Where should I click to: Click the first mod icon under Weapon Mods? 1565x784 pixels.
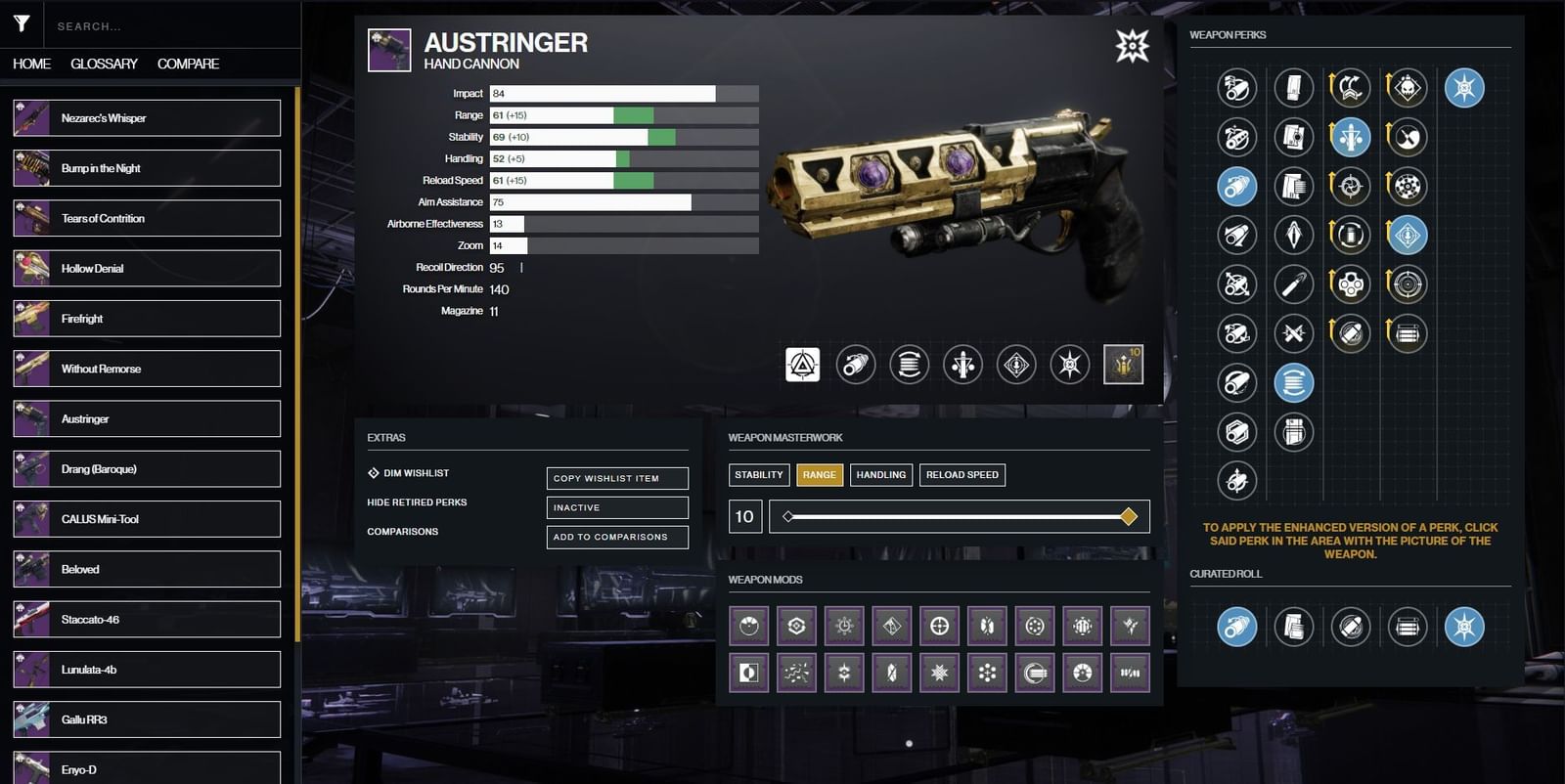pos(747,625)
